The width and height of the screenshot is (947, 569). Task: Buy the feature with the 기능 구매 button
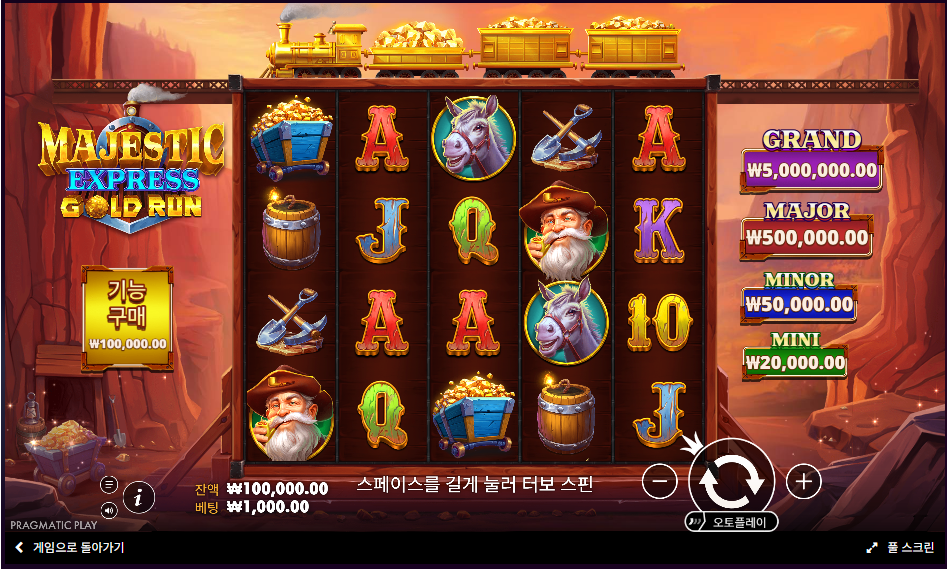click(x=127, y=312)
